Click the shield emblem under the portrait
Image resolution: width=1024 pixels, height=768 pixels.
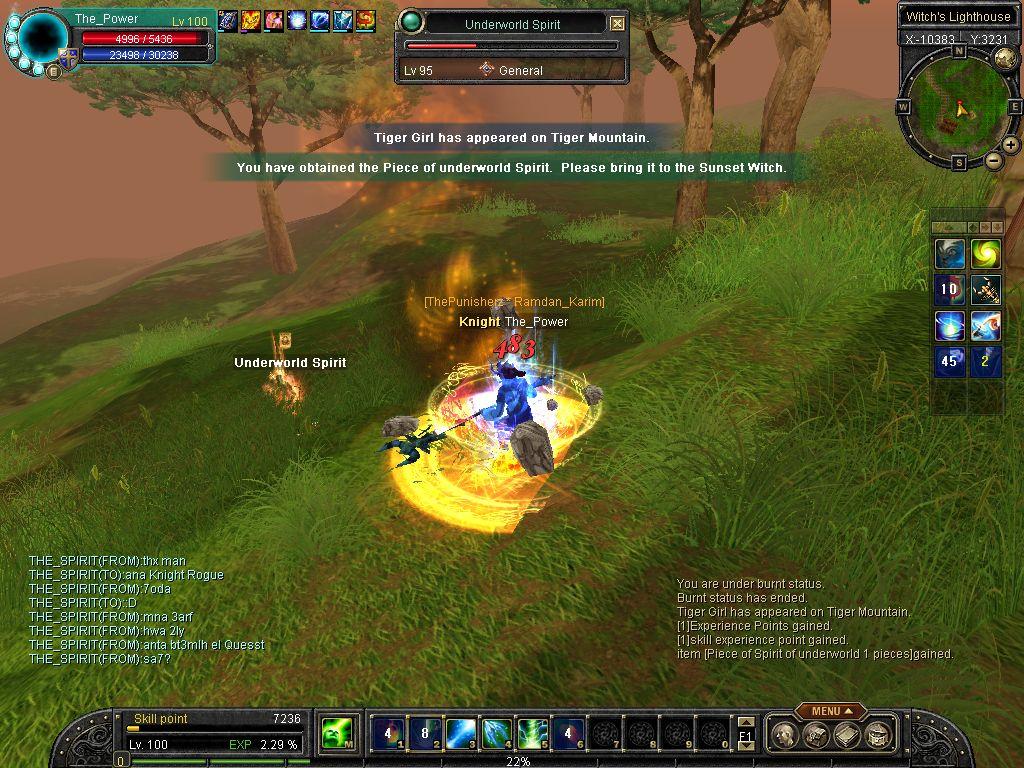(69, 59)
